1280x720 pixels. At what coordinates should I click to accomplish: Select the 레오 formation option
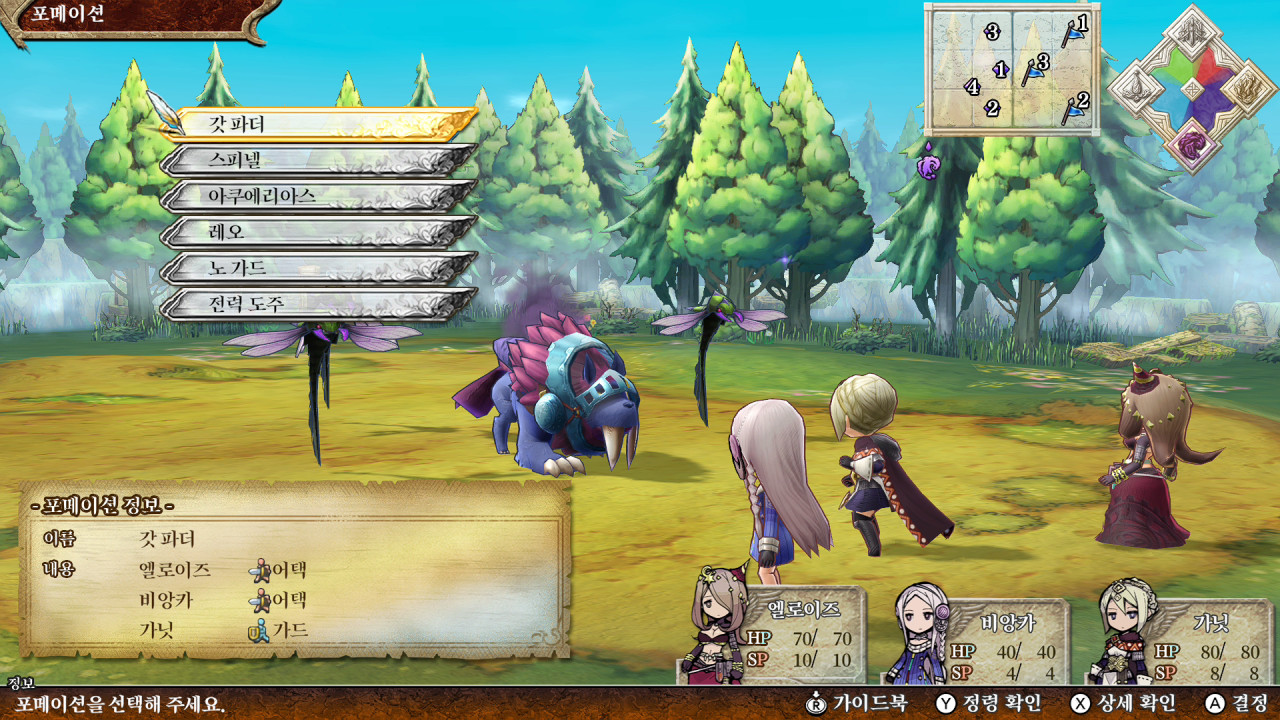click(318, 232)
